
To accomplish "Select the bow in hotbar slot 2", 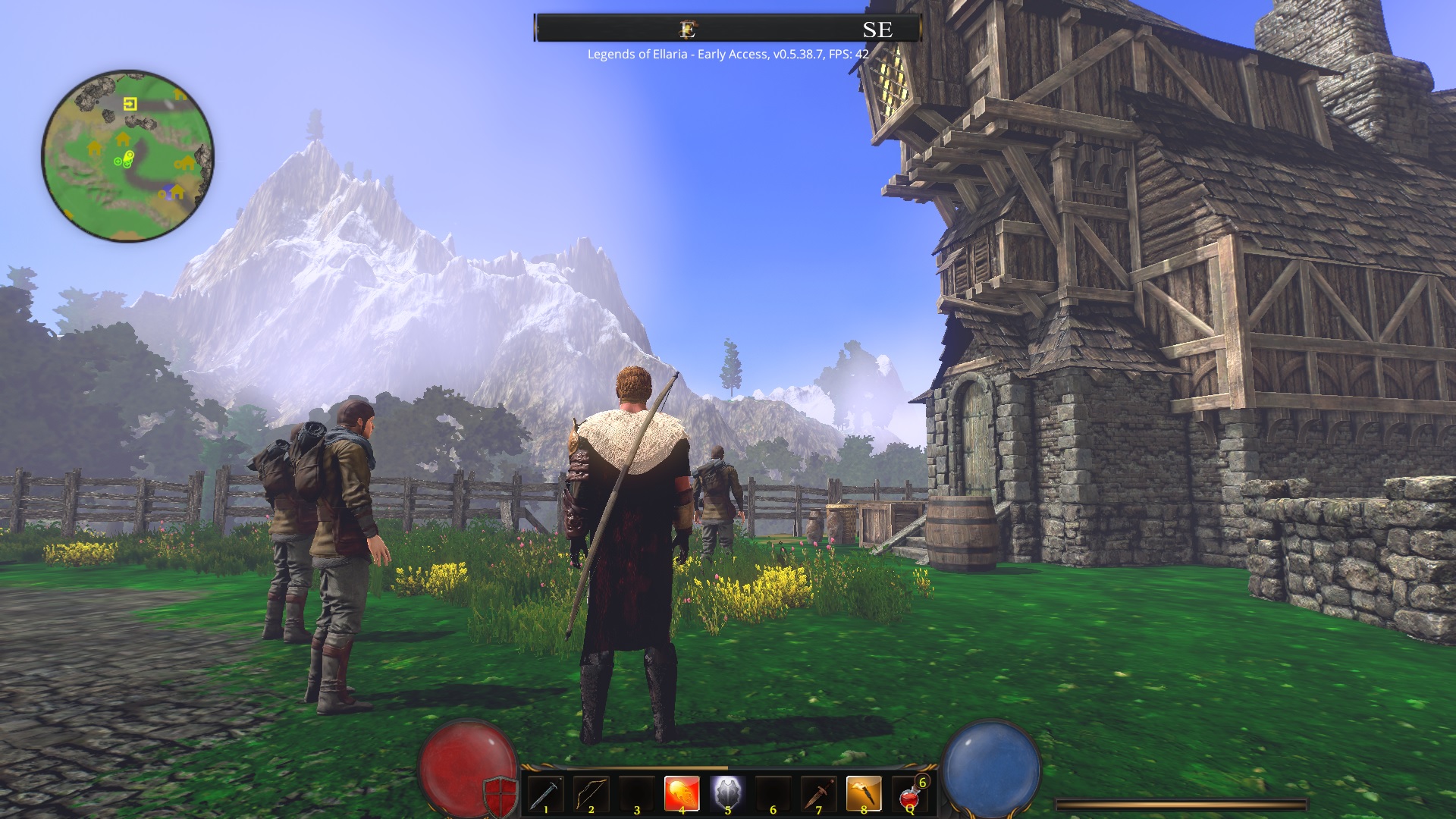I will (591, 792).
